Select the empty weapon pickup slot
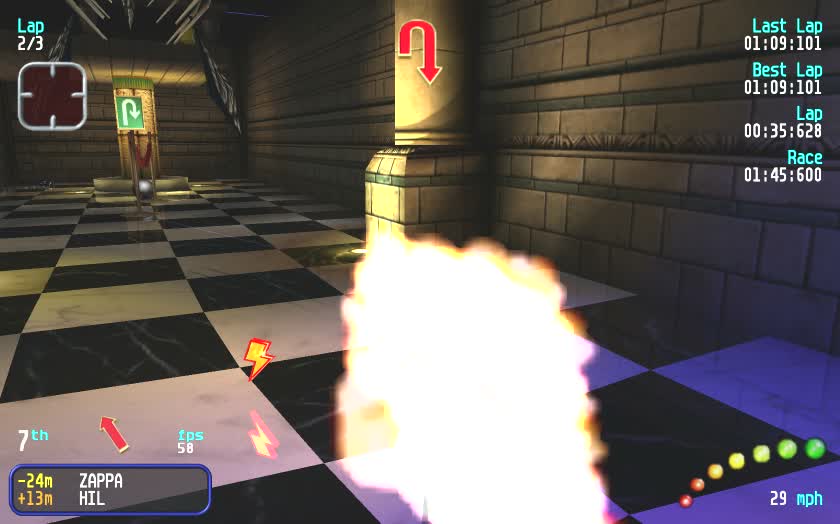Image resolution: width=840 pixels, height=524 pixels. (52, 95)
